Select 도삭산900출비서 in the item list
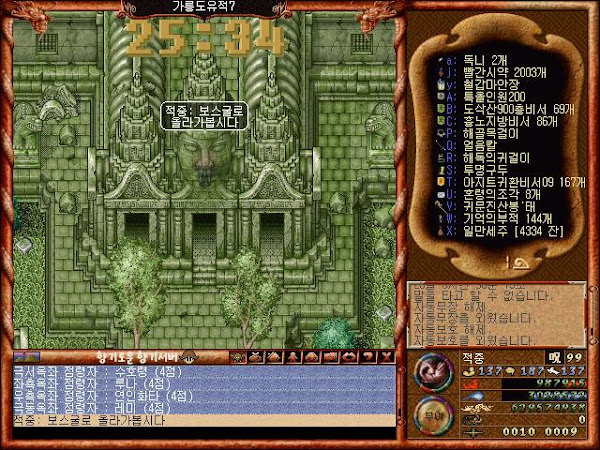600x450 pixels. click(x=501, y=109)
